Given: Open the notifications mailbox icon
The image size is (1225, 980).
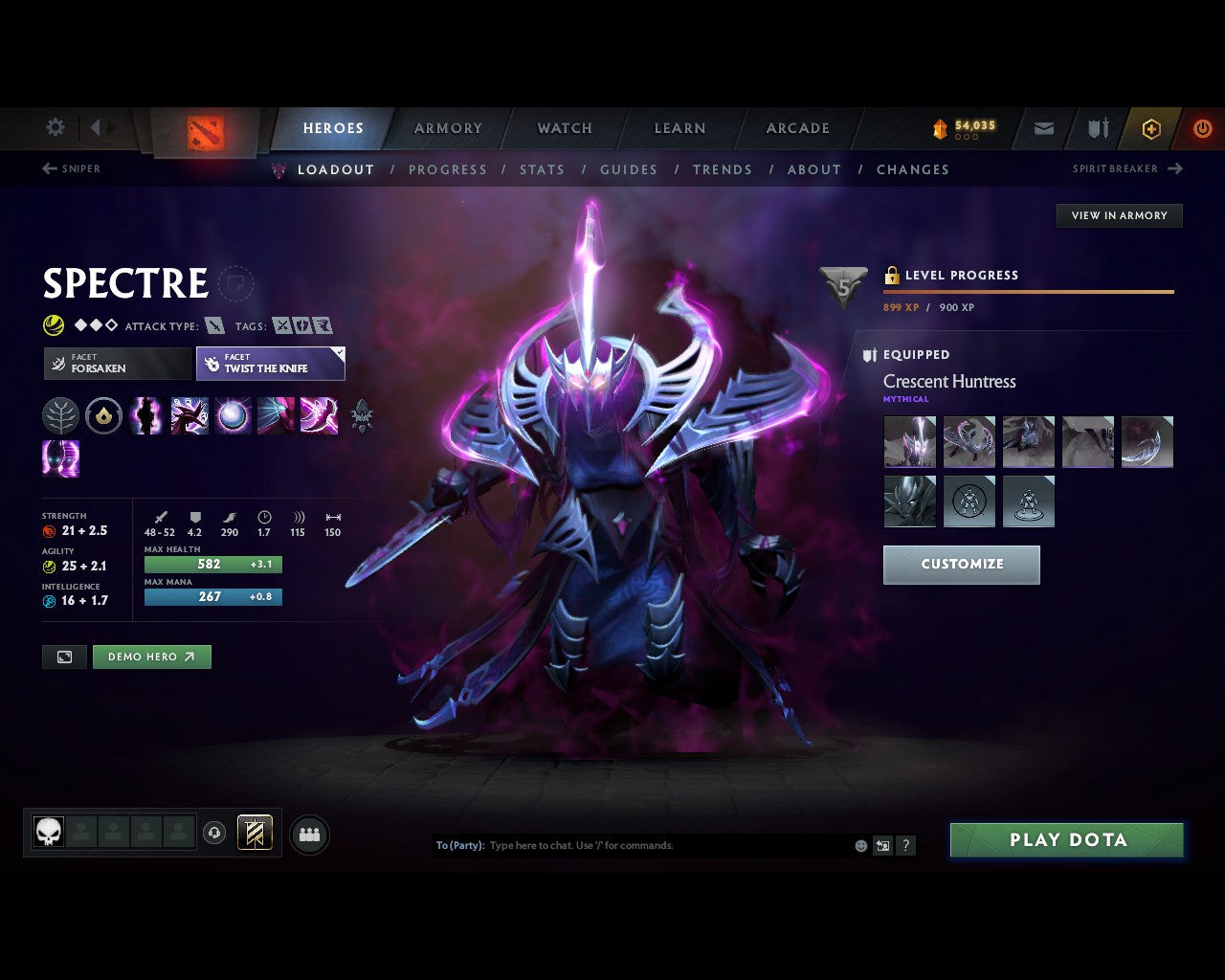Looking at the screenshot, I should pos(1042,128).
